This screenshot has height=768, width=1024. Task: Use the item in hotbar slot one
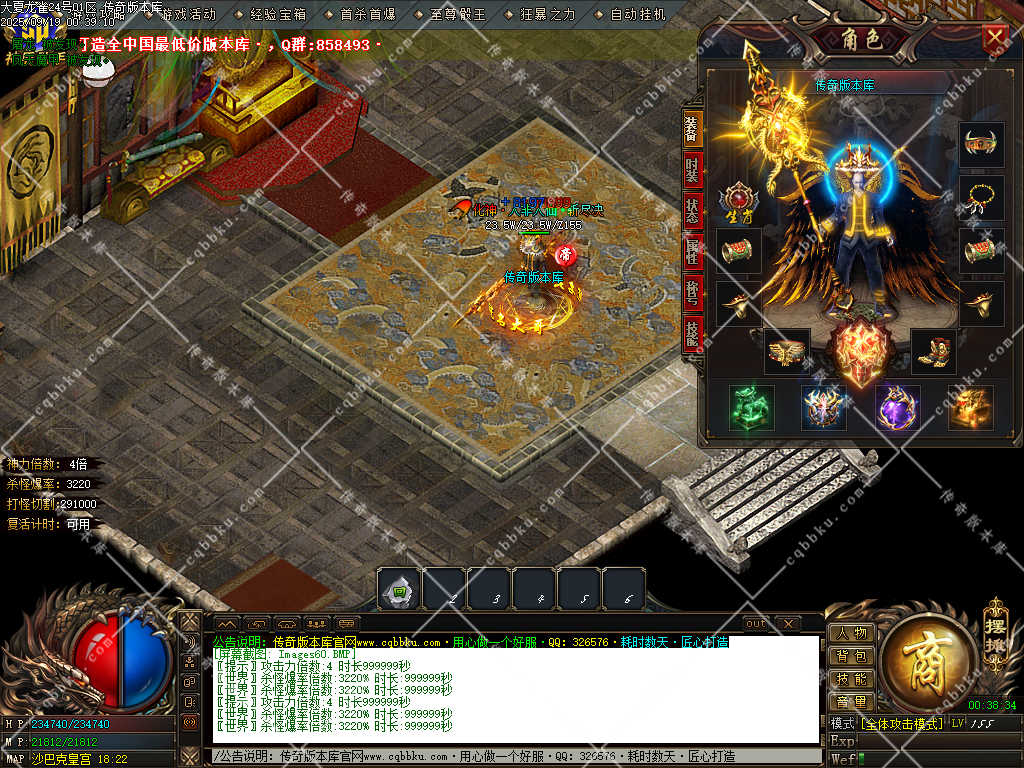click(399, 590)
